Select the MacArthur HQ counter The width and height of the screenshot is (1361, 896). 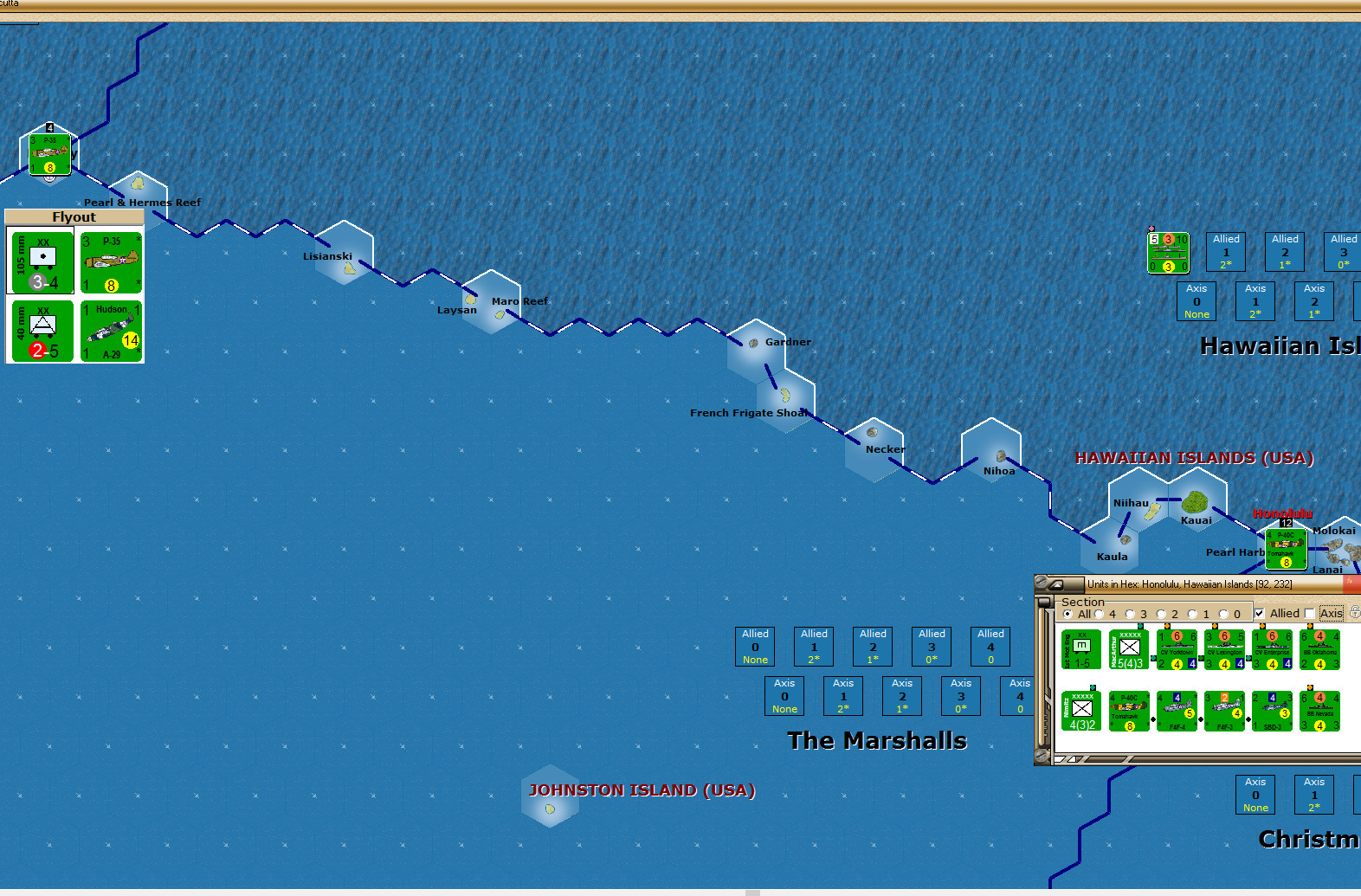click(x=1129, y=650)
